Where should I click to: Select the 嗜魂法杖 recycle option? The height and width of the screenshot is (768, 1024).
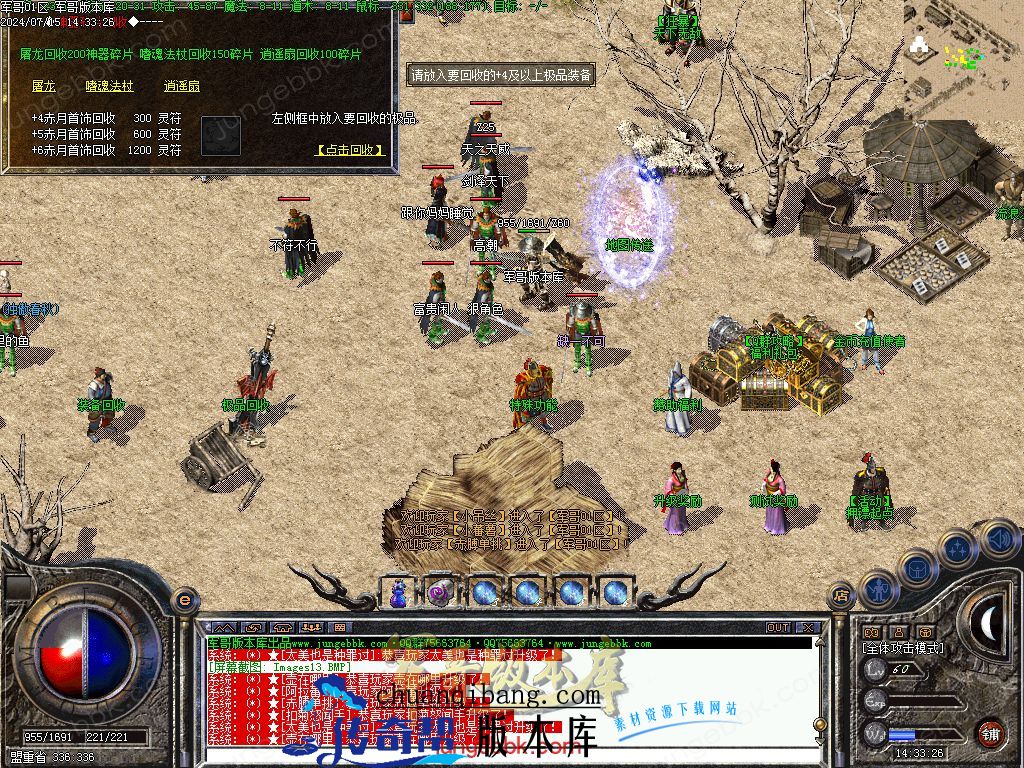pyautogui.click(x=109, y=87)
